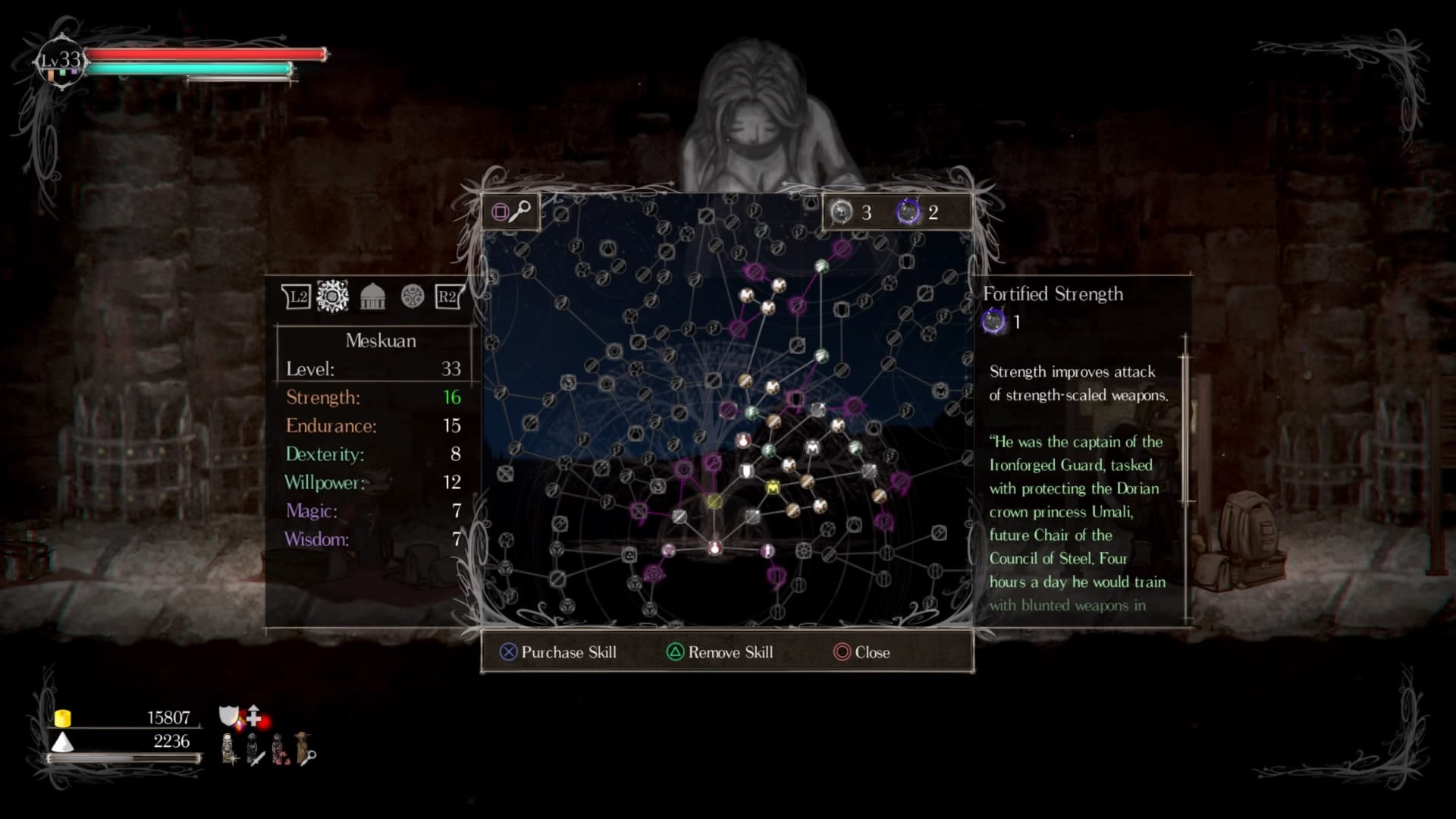The width and height of the screenshot is (1456, 819).
Task: Choose the Remove Skill option
Action: click(720, 652)
